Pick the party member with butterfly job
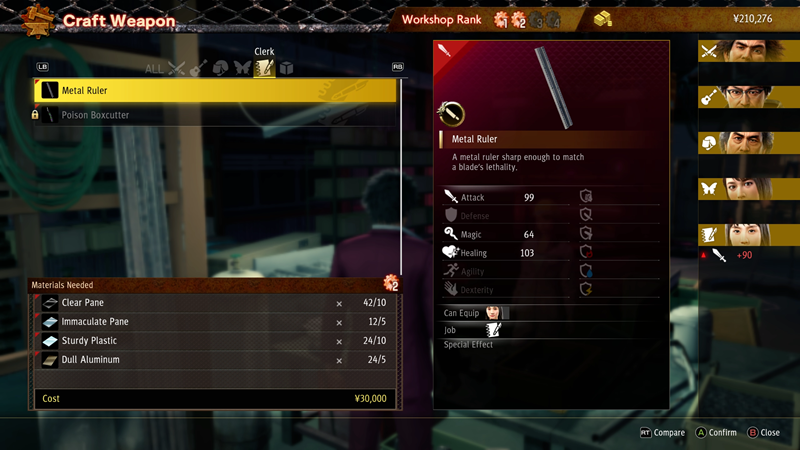The image size is (800, 450). tap(748, 189)
